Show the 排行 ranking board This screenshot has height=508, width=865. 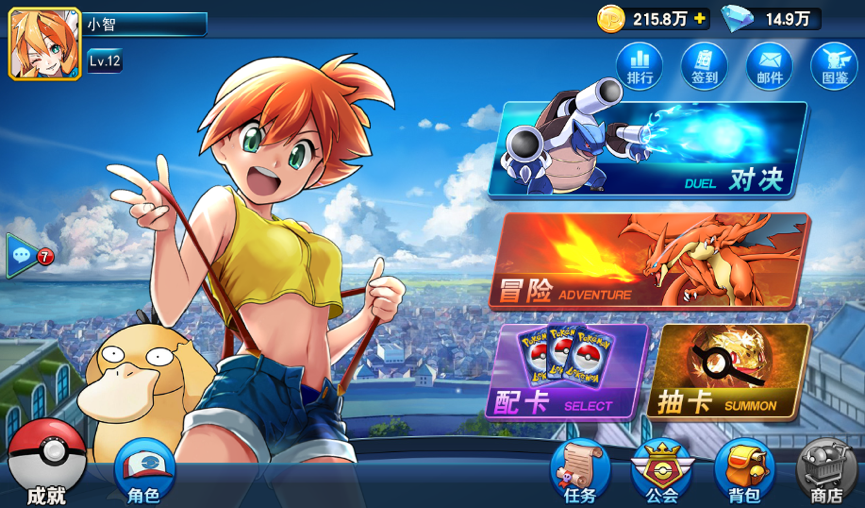[640, 65]
